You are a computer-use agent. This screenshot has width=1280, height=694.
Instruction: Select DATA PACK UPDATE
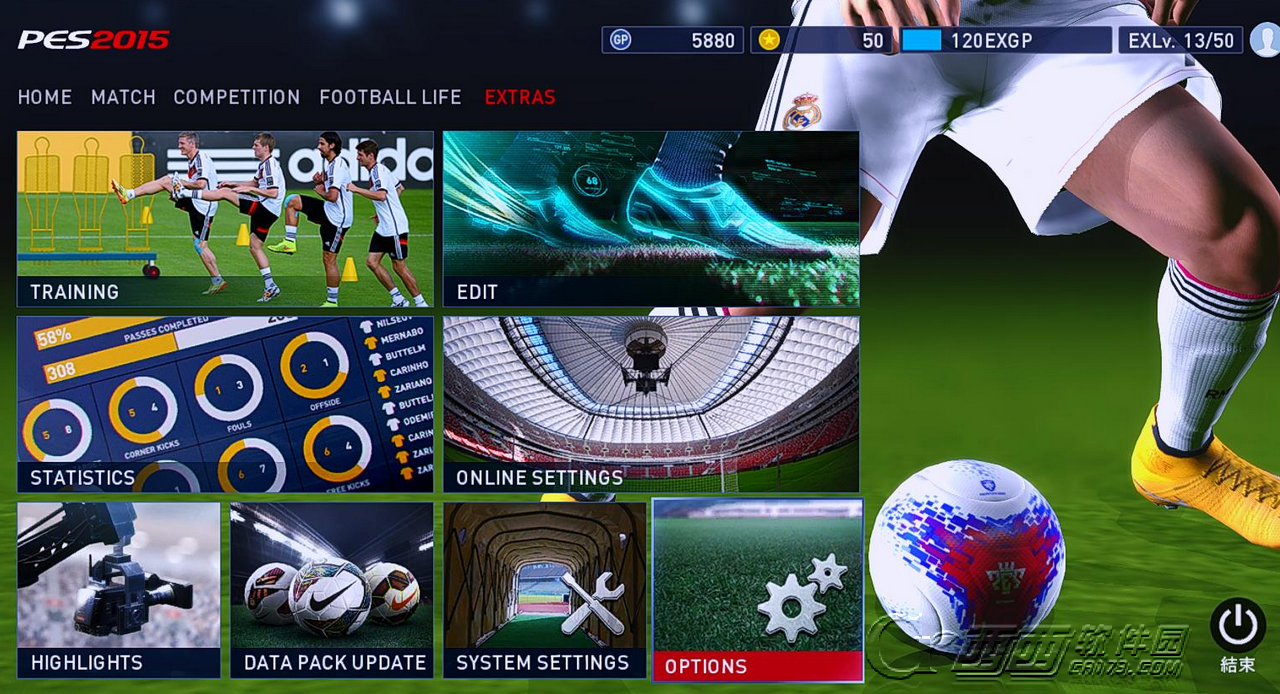[x=332, y=590]
